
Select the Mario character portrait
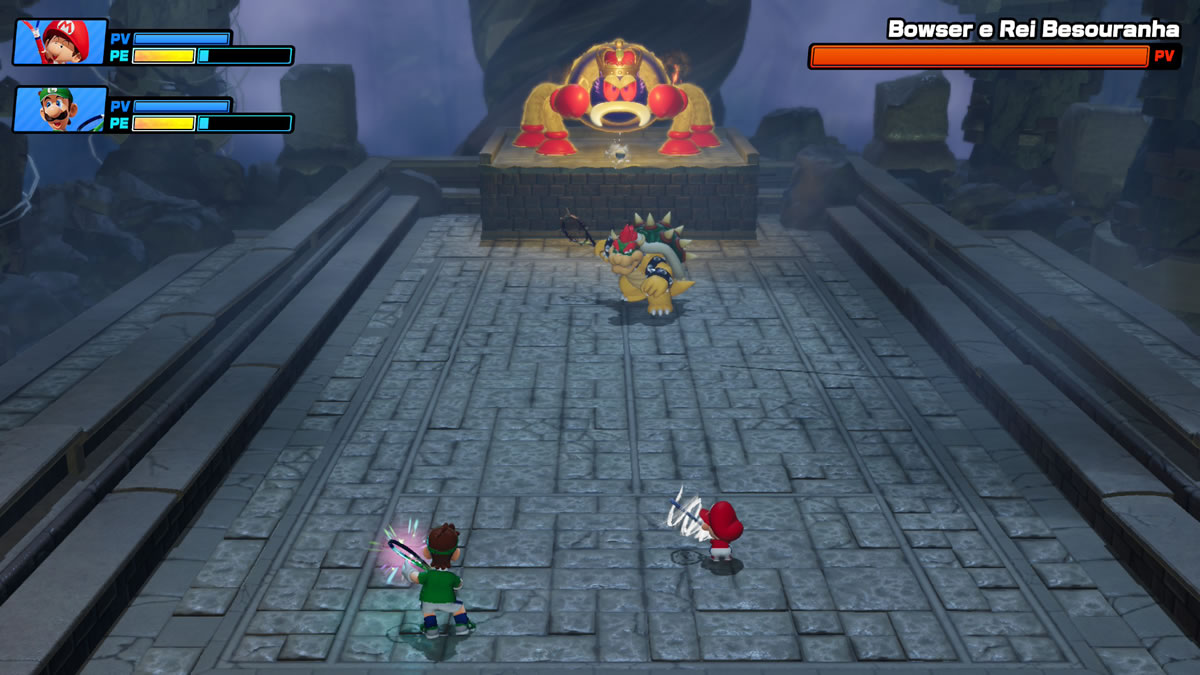60,41
